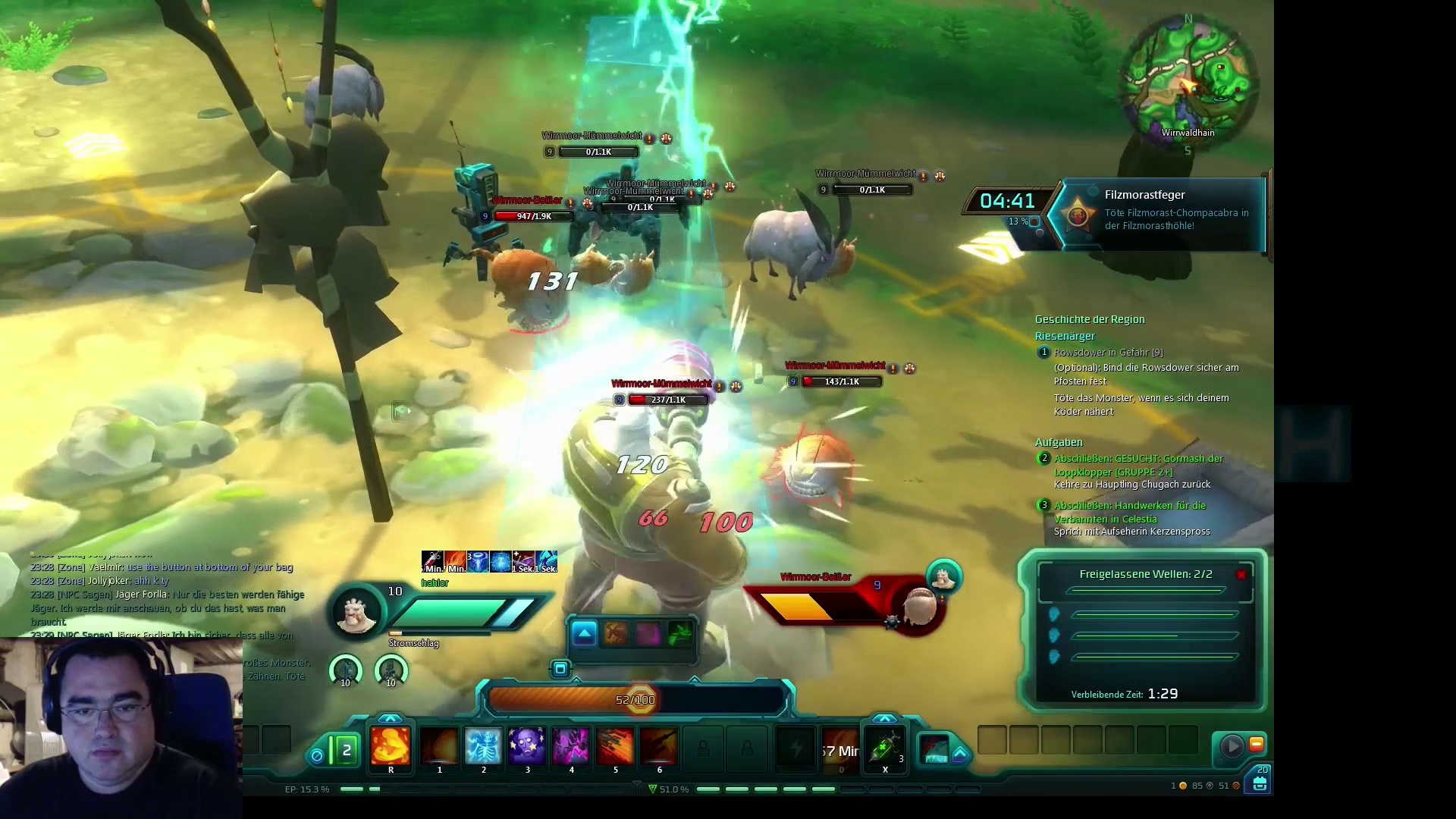Use the blue skeleton ability in slot 2

click(483, 746)
